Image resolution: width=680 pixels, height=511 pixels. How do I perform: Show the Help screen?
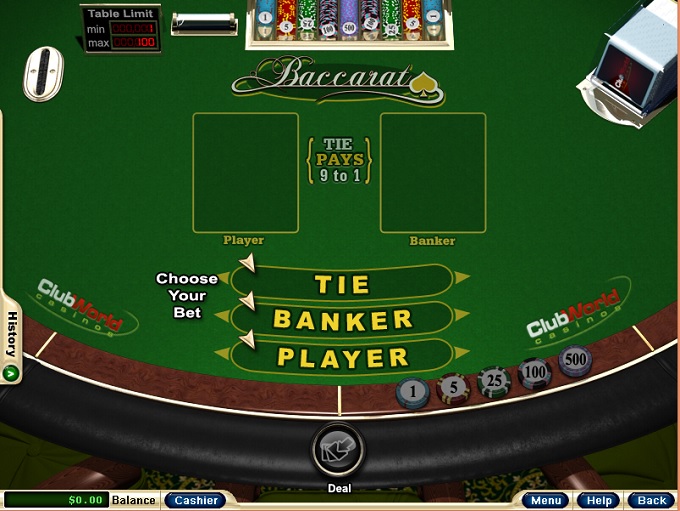[x=599, y=500]
